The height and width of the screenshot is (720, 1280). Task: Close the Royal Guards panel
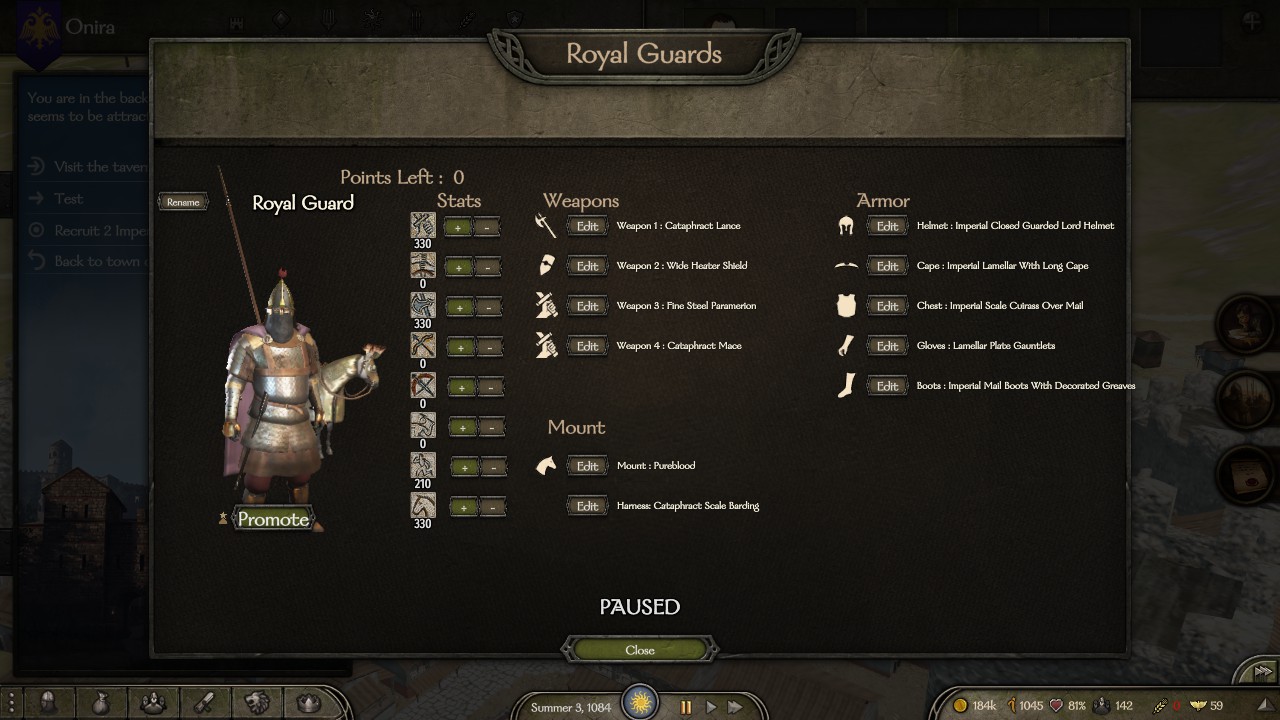pos(640,650)
